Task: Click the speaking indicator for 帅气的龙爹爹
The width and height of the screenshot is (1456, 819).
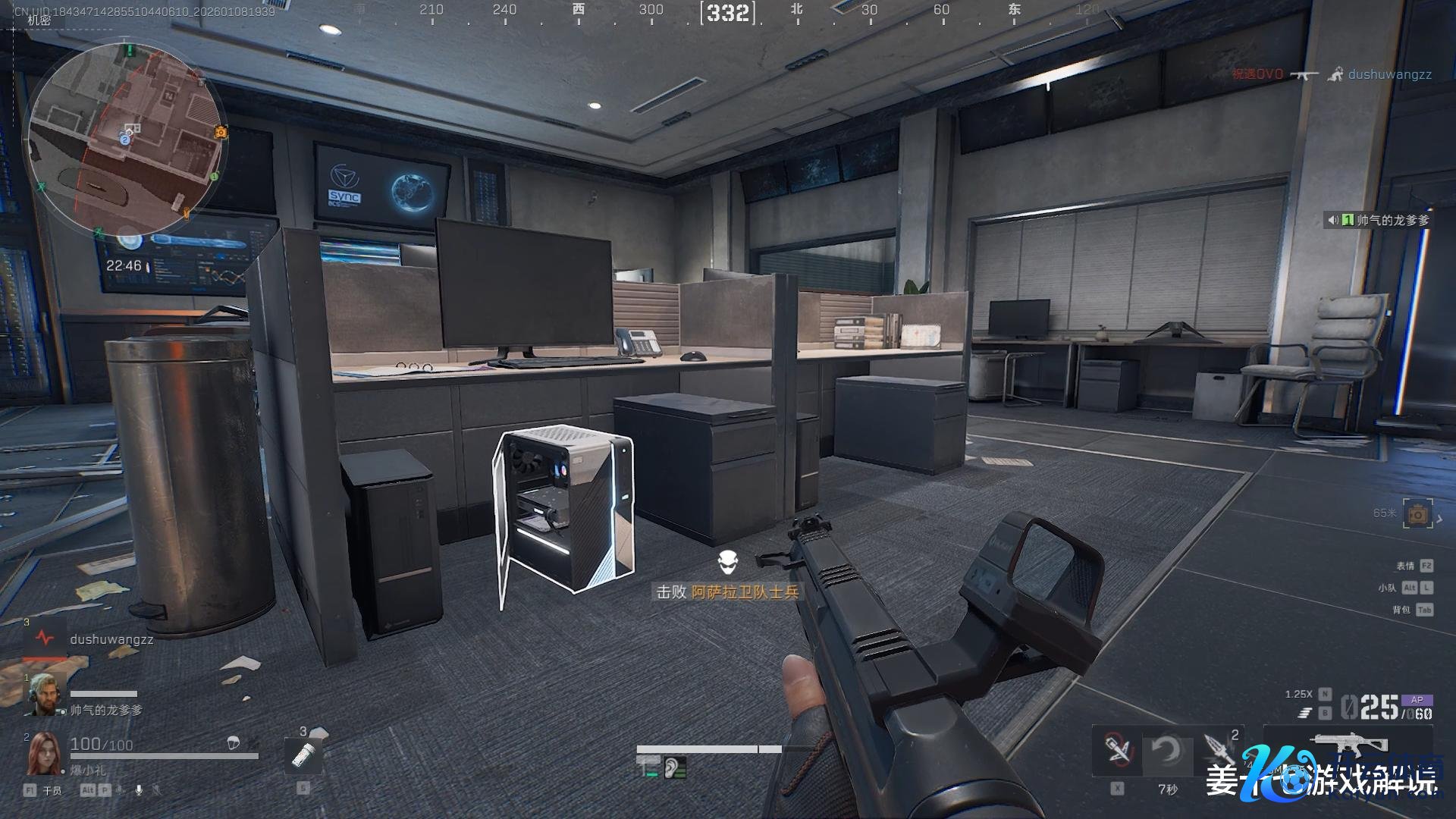Action: (x=1332, y=220)
